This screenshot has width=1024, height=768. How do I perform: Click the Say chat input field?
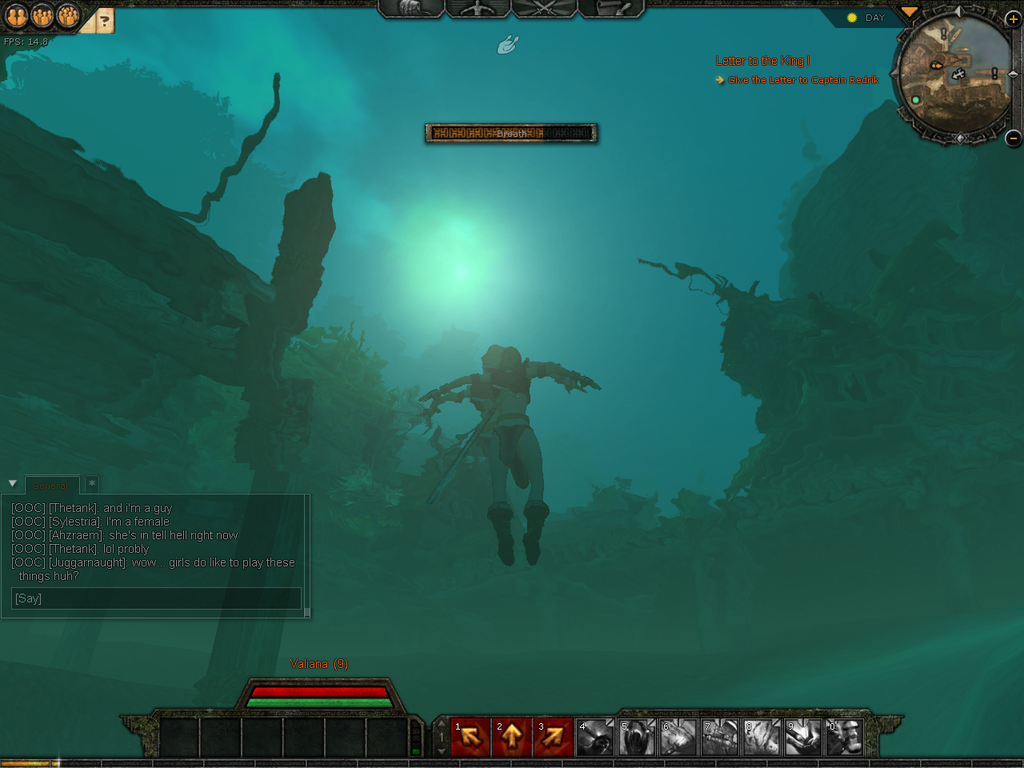156,598
